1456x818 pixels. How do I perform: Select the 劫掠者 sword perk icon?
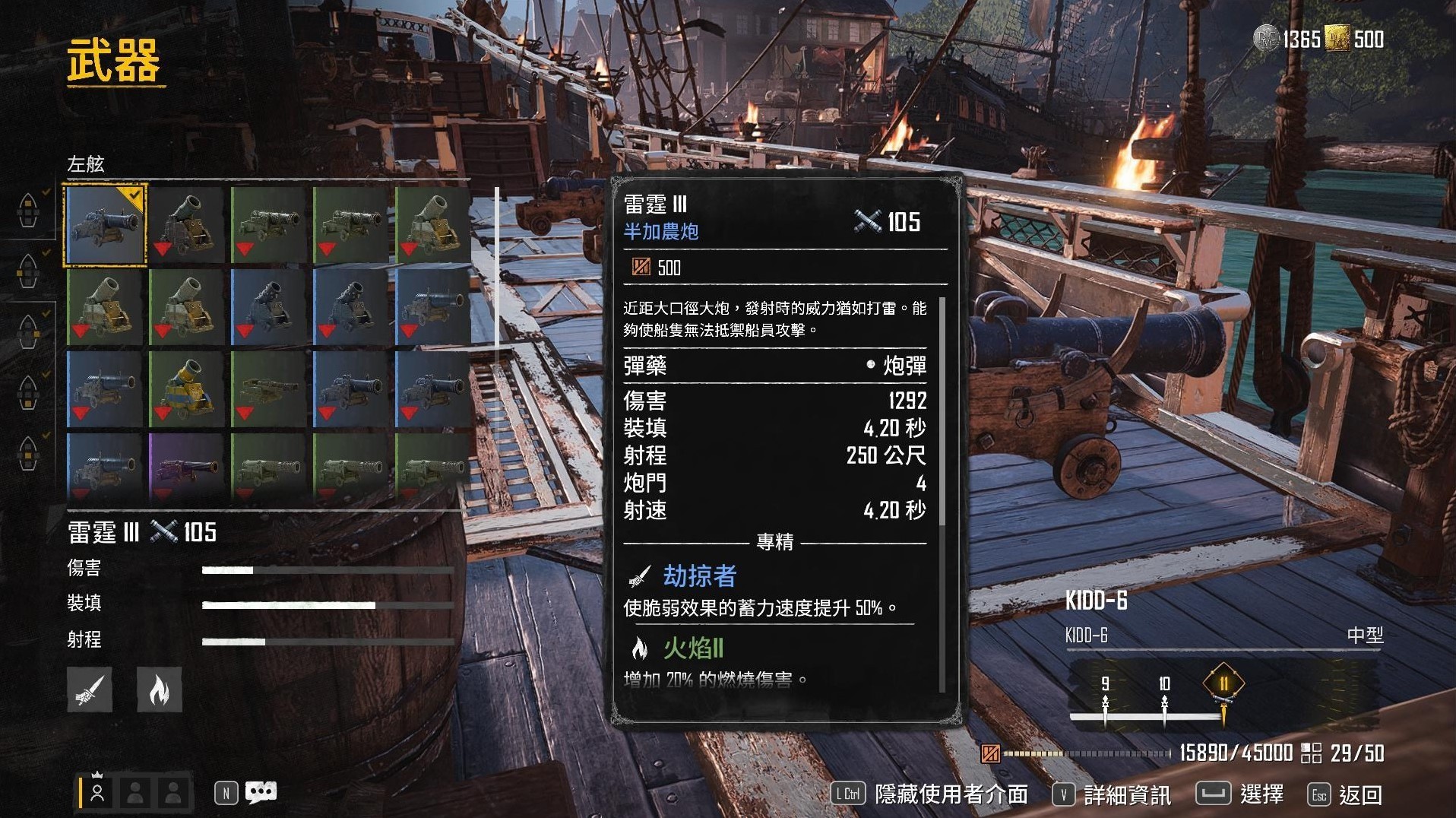tap(640, 575)
